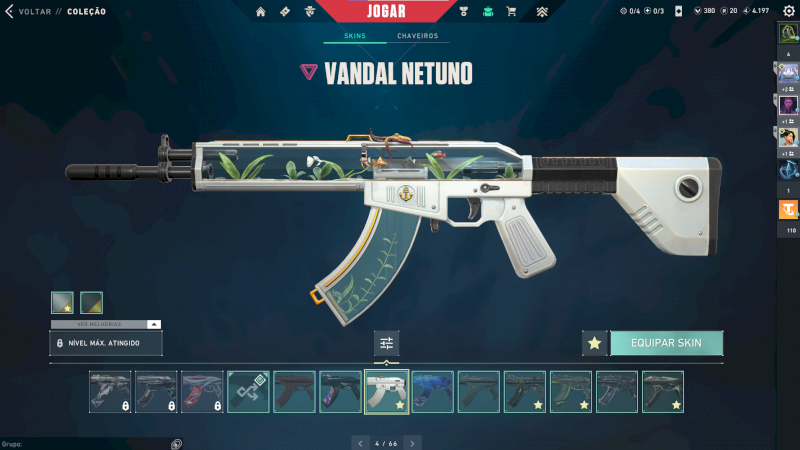Image resolution: width=800 pixels, height=450 pixels.
Task: Select the white Netuno Vandal thumbnail
Action: tap(386, 392)
